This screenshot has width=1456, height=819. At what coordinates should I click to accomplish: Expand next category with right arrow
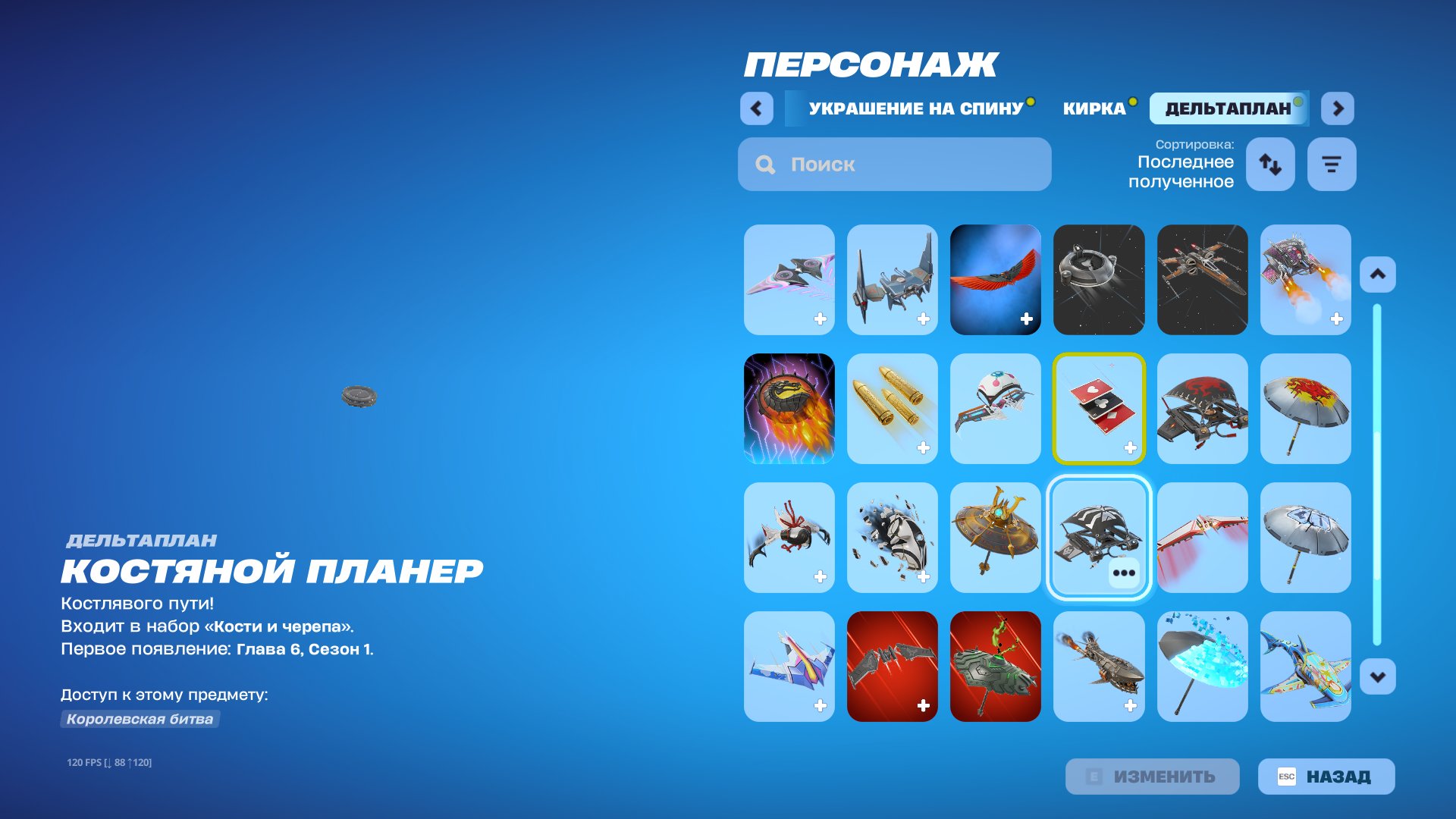point(1338,108)
